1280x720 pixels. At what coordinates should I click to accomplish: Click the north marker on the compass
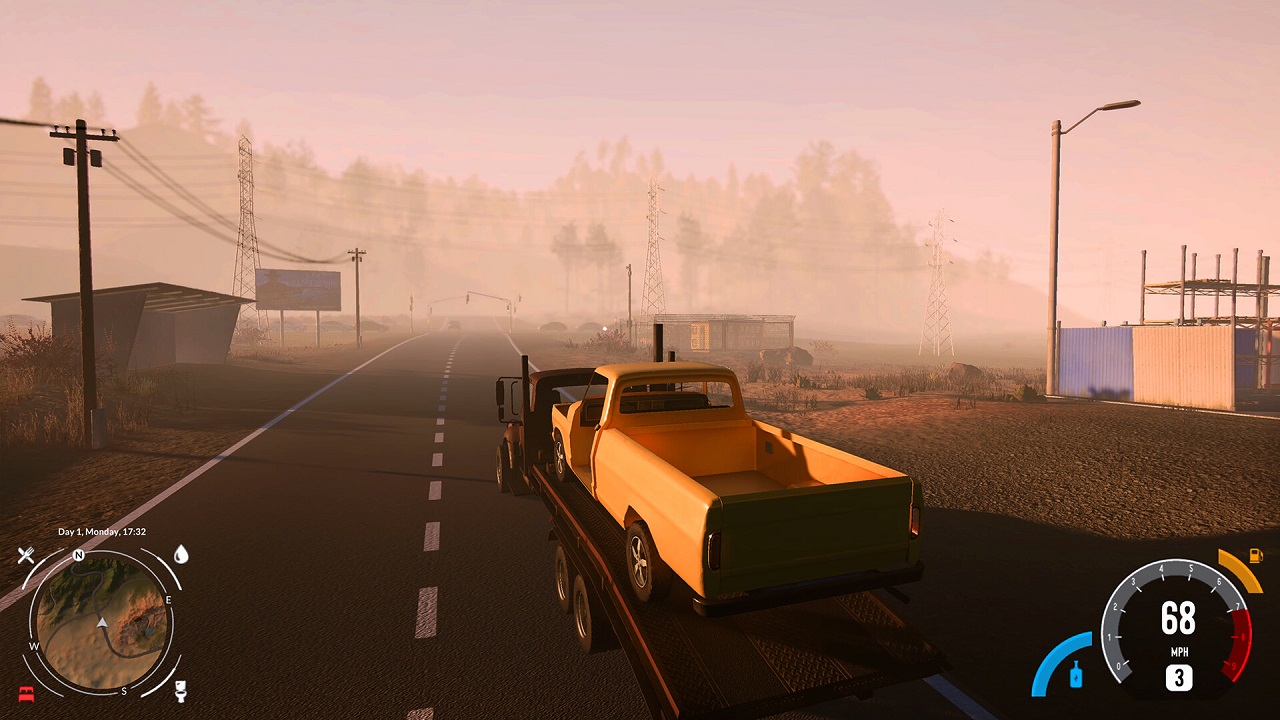78,555
